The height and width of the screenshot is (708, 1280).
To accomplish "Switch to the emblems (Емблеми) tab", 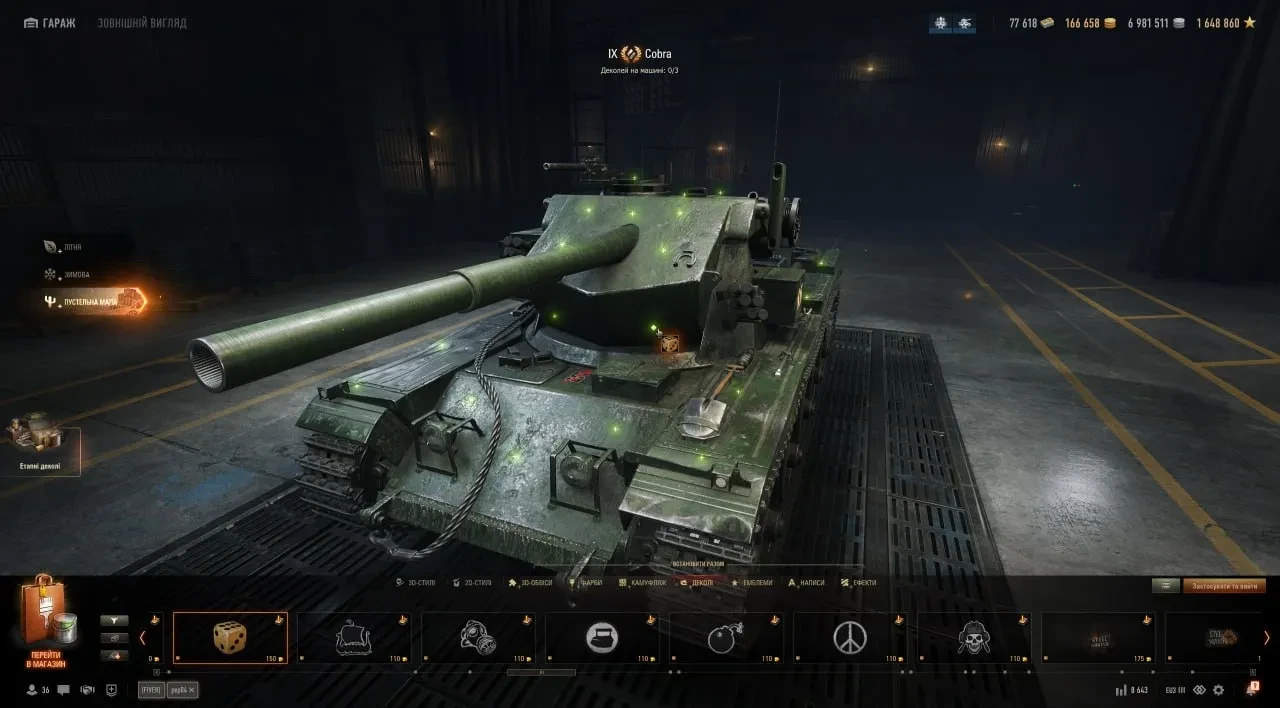I will pos(753,582).
